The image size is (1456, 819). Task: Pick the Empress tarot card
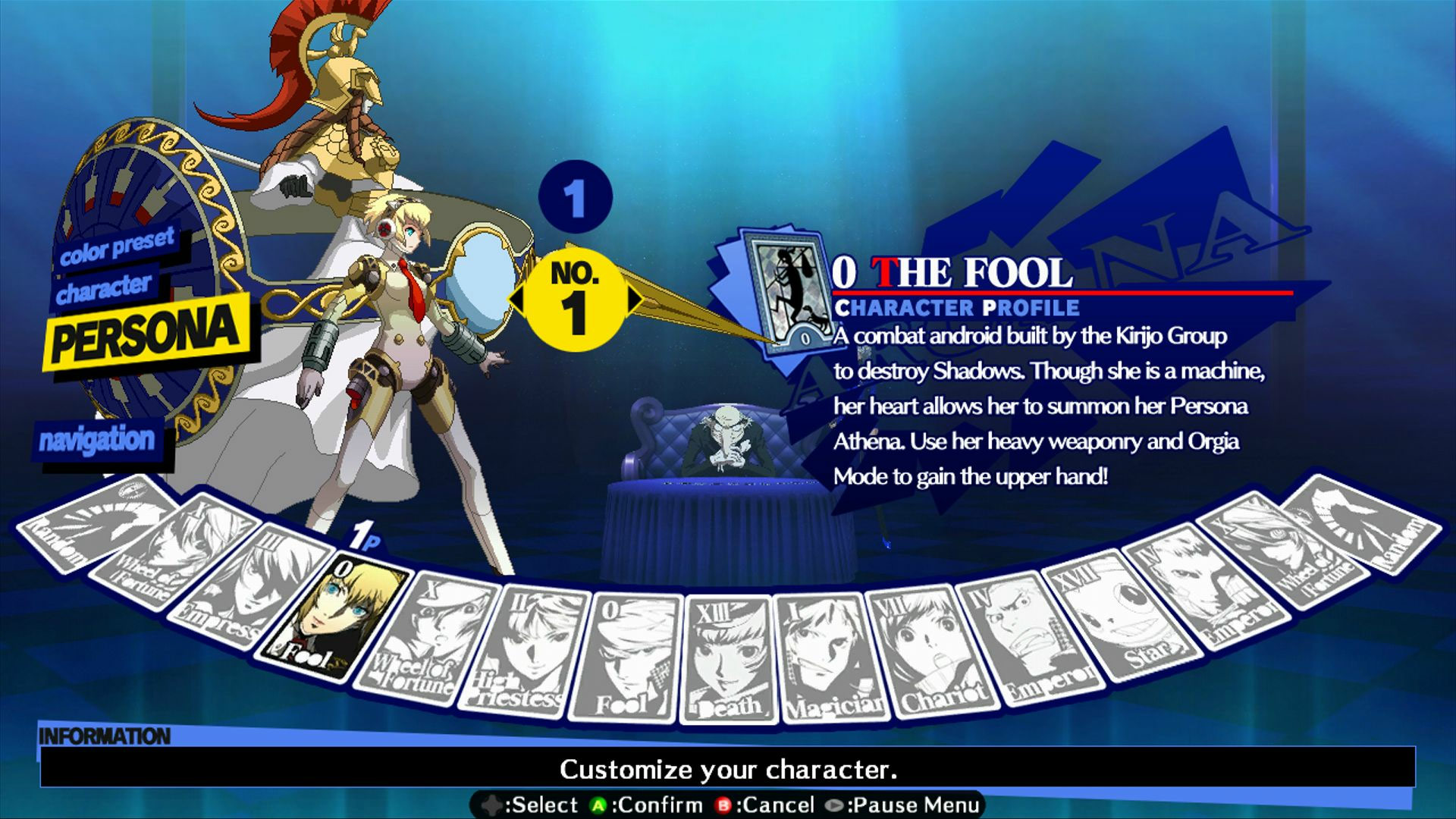pyautogui.click(x=220, y=599)
